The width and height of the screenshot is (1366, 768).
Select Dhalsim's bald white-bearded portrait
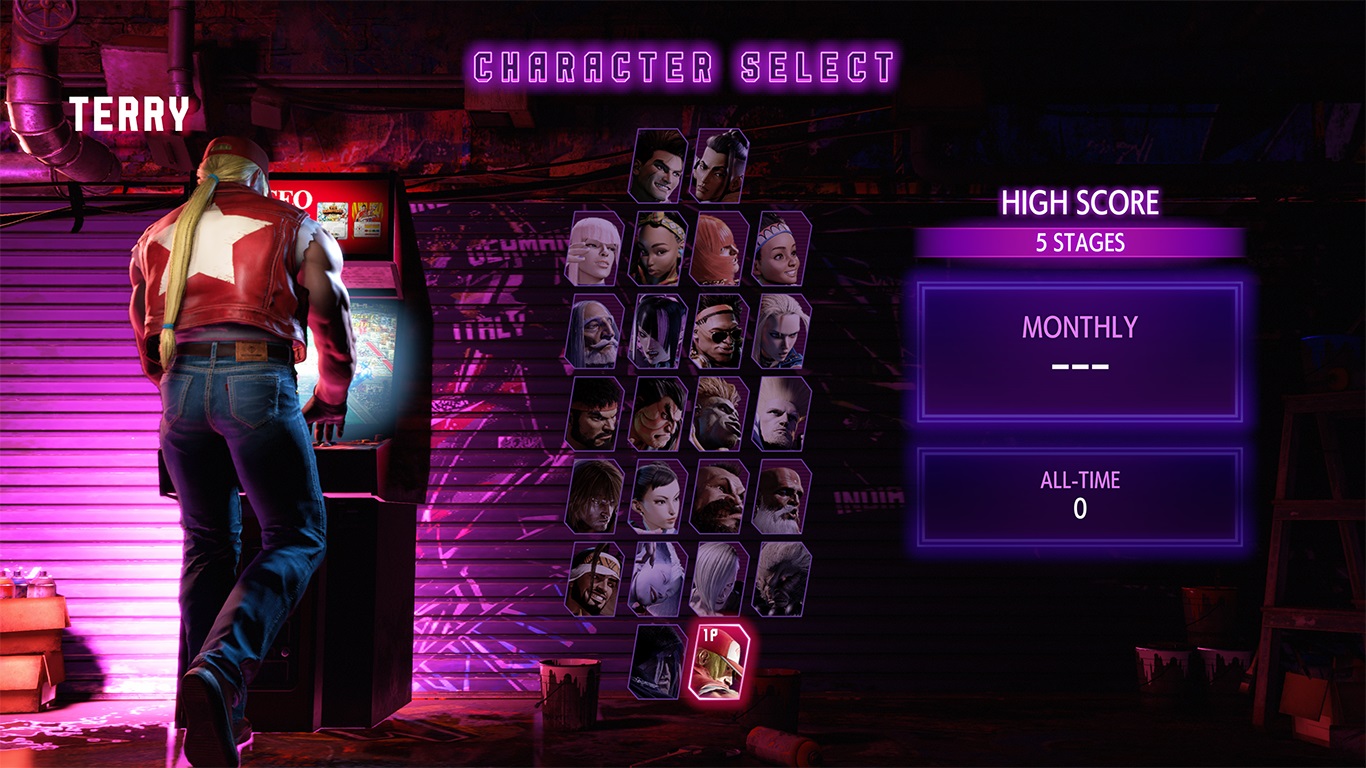click(x=781, y=497)
